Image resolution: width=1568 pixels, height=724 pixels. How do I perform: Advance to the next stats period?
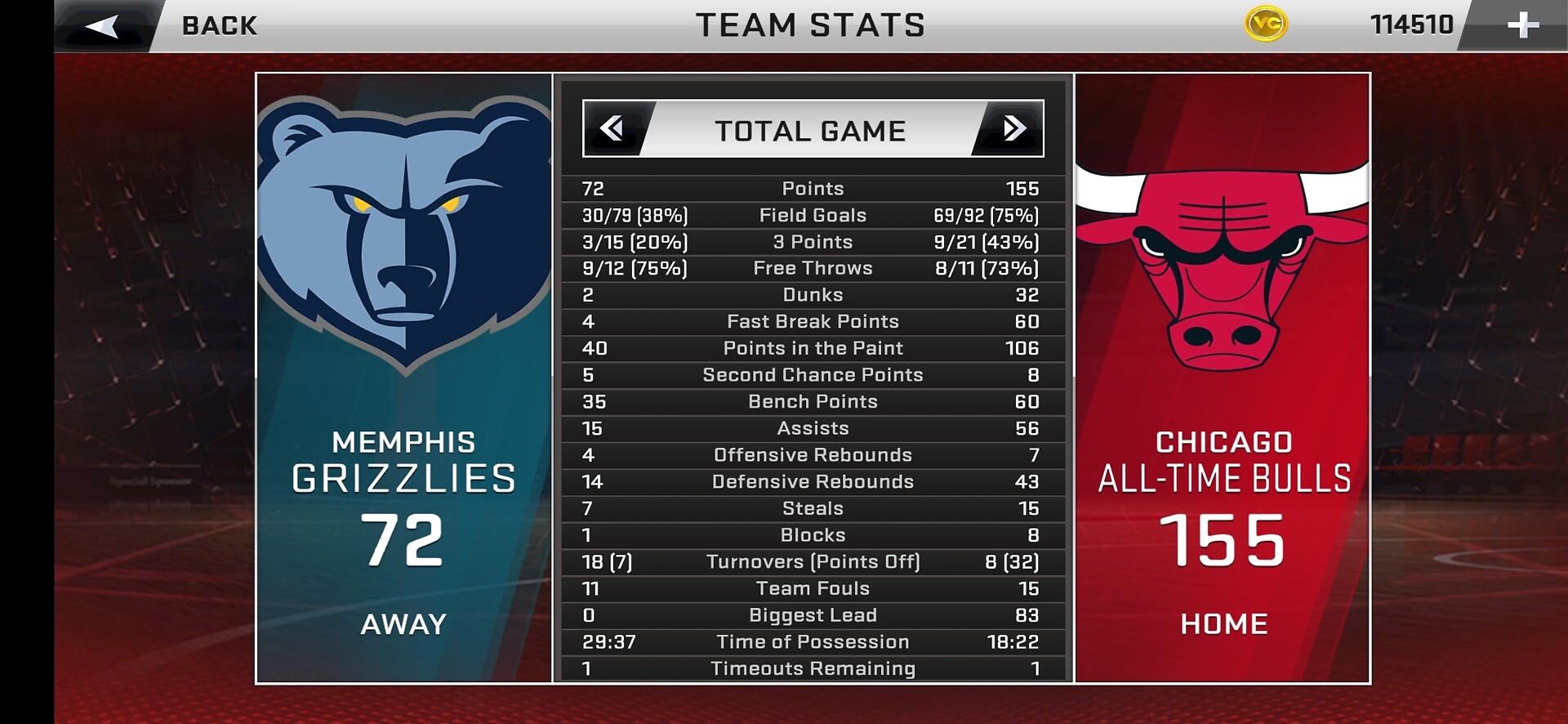pyautogui.click(x=1013, y=128)
